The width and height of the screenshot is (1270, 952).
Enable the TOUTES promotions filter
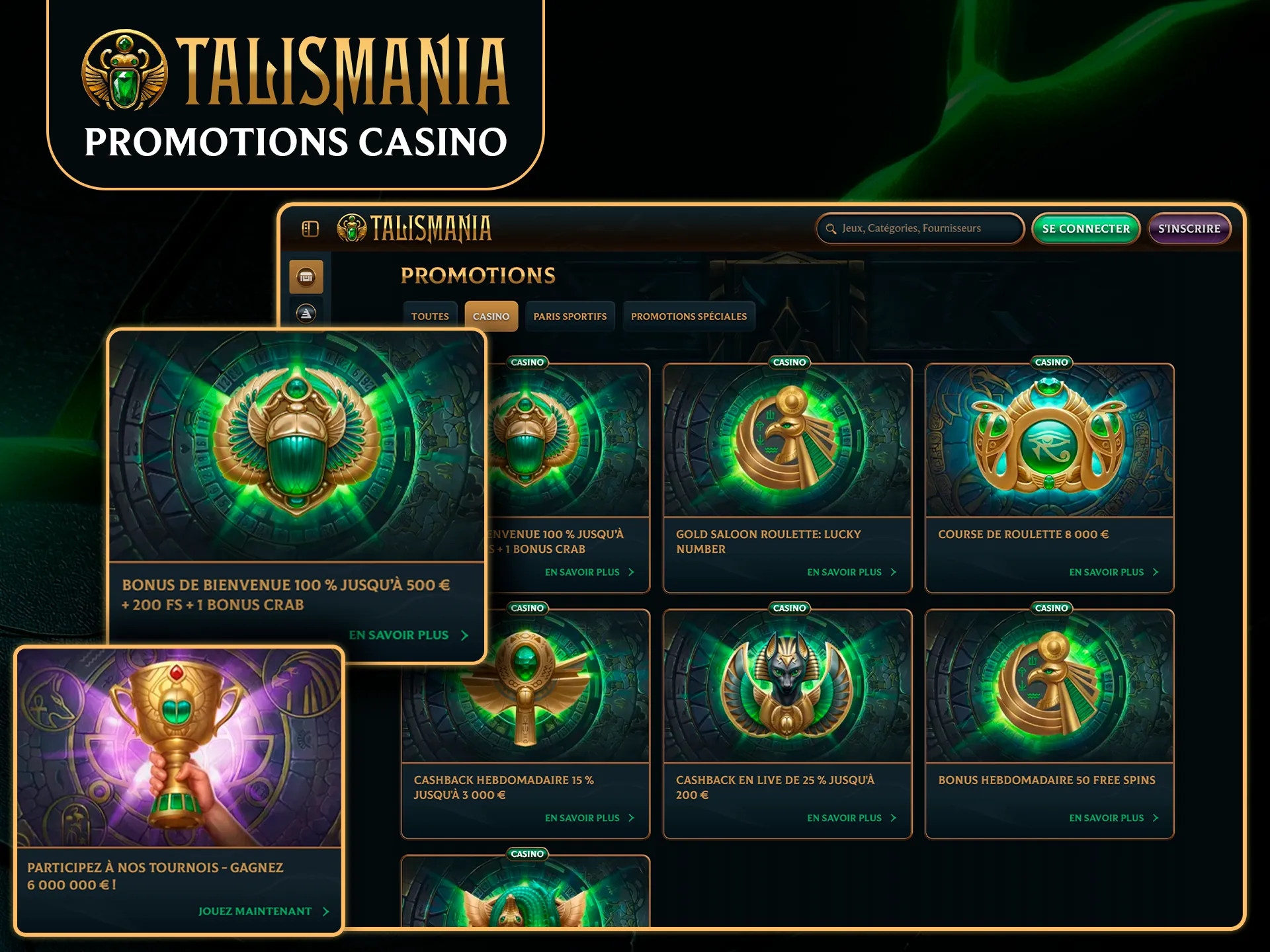430,316
